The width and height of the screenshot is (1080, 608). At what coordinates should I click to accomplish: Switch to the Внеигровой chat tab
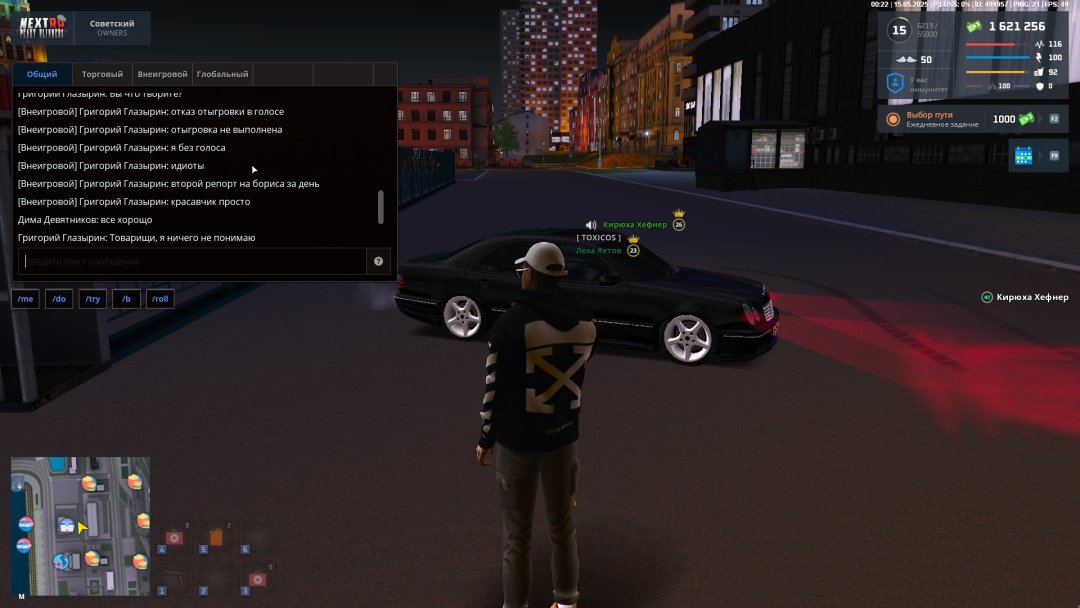162,74
